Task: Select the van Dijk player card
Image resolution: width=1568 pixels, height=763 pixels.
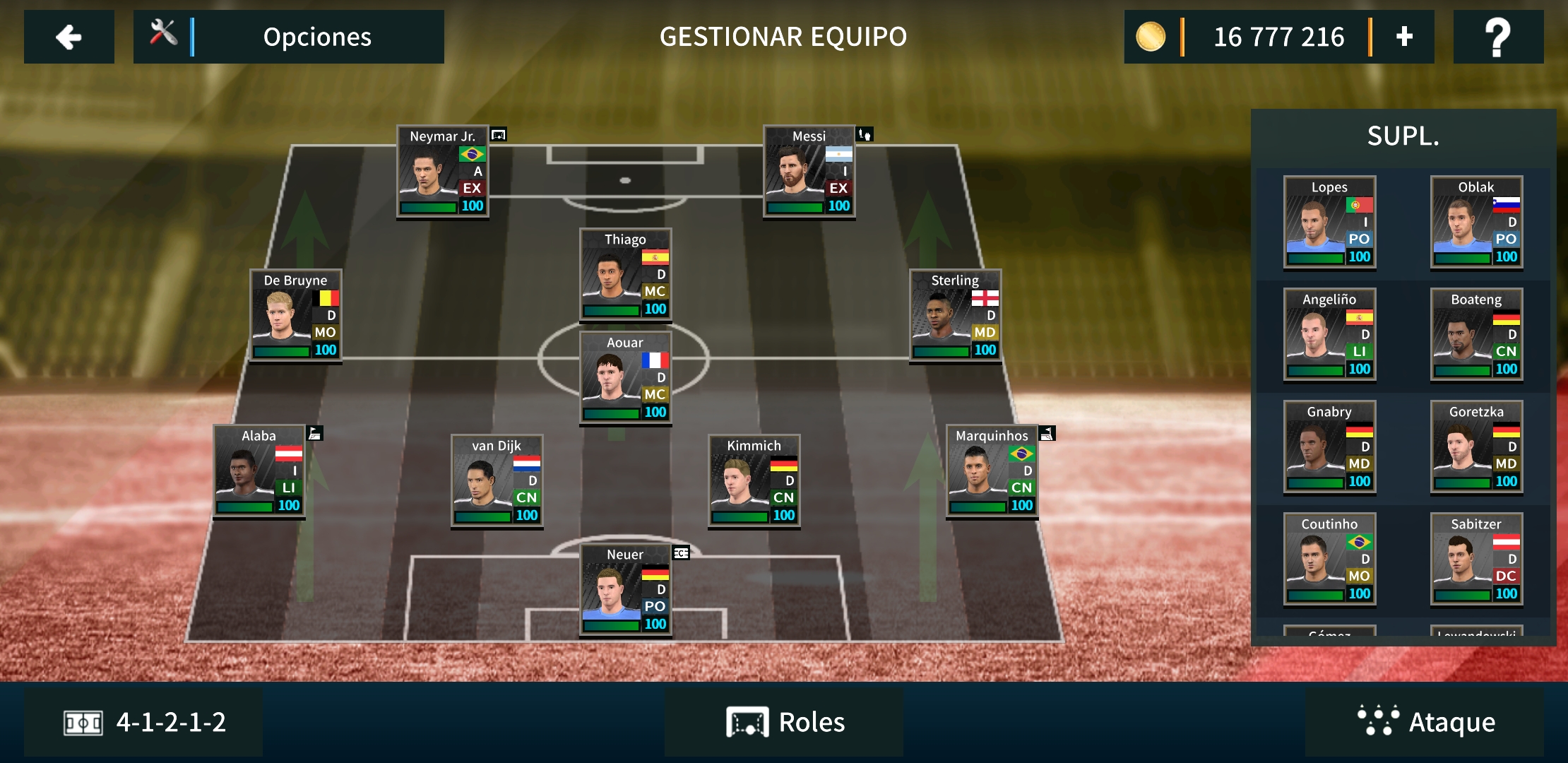Action: point(496,480)
